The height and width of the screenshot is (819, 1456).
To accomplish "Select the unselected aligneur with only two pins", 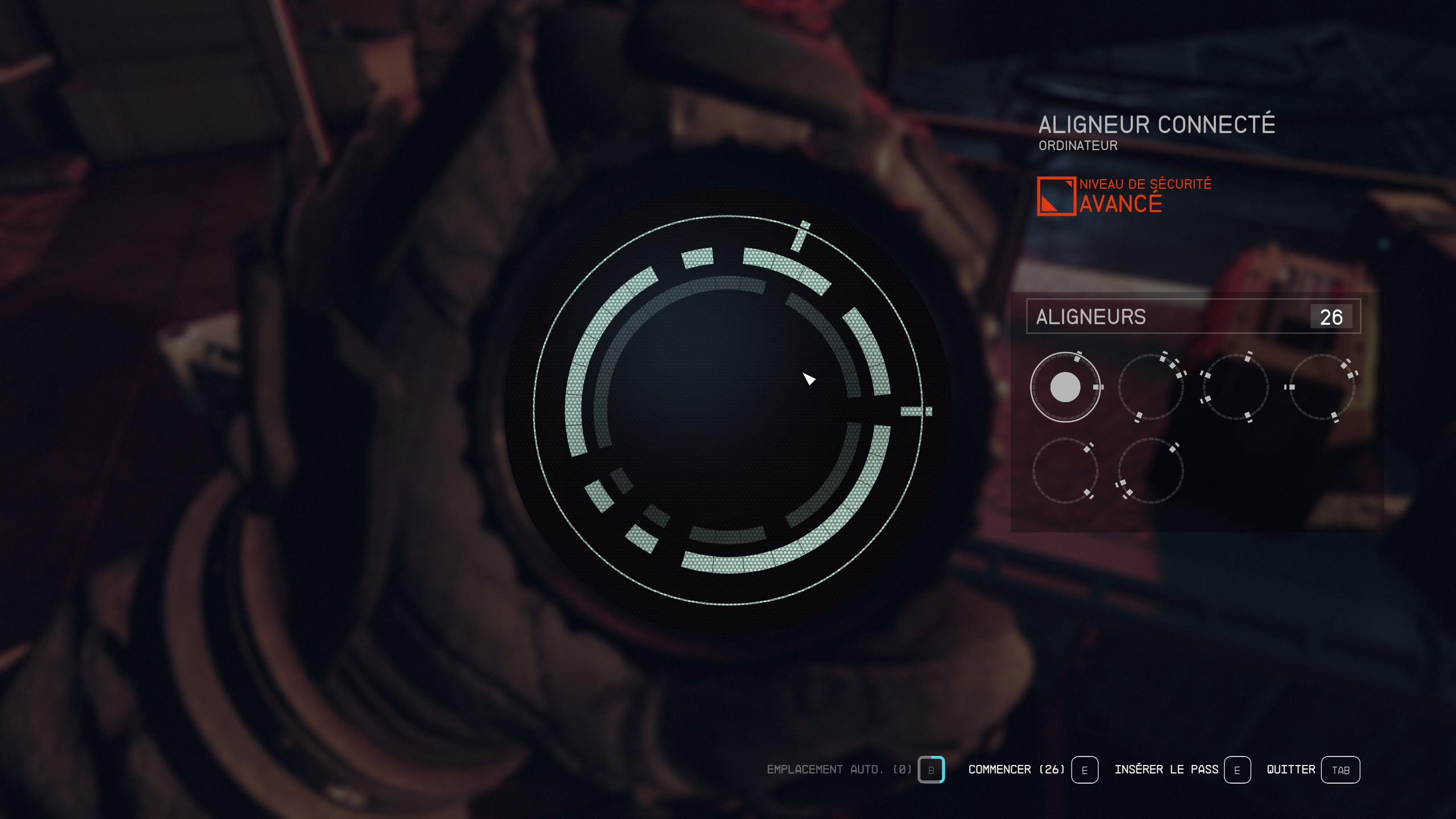I will [x=1065, y=471].
